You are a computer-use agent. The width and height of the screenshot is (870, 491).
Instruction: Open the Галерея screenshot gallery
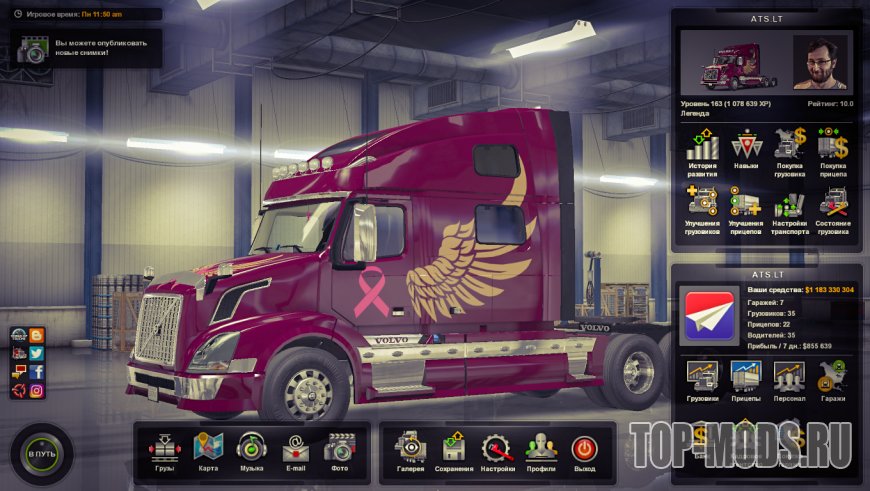[x=410, y=448]
